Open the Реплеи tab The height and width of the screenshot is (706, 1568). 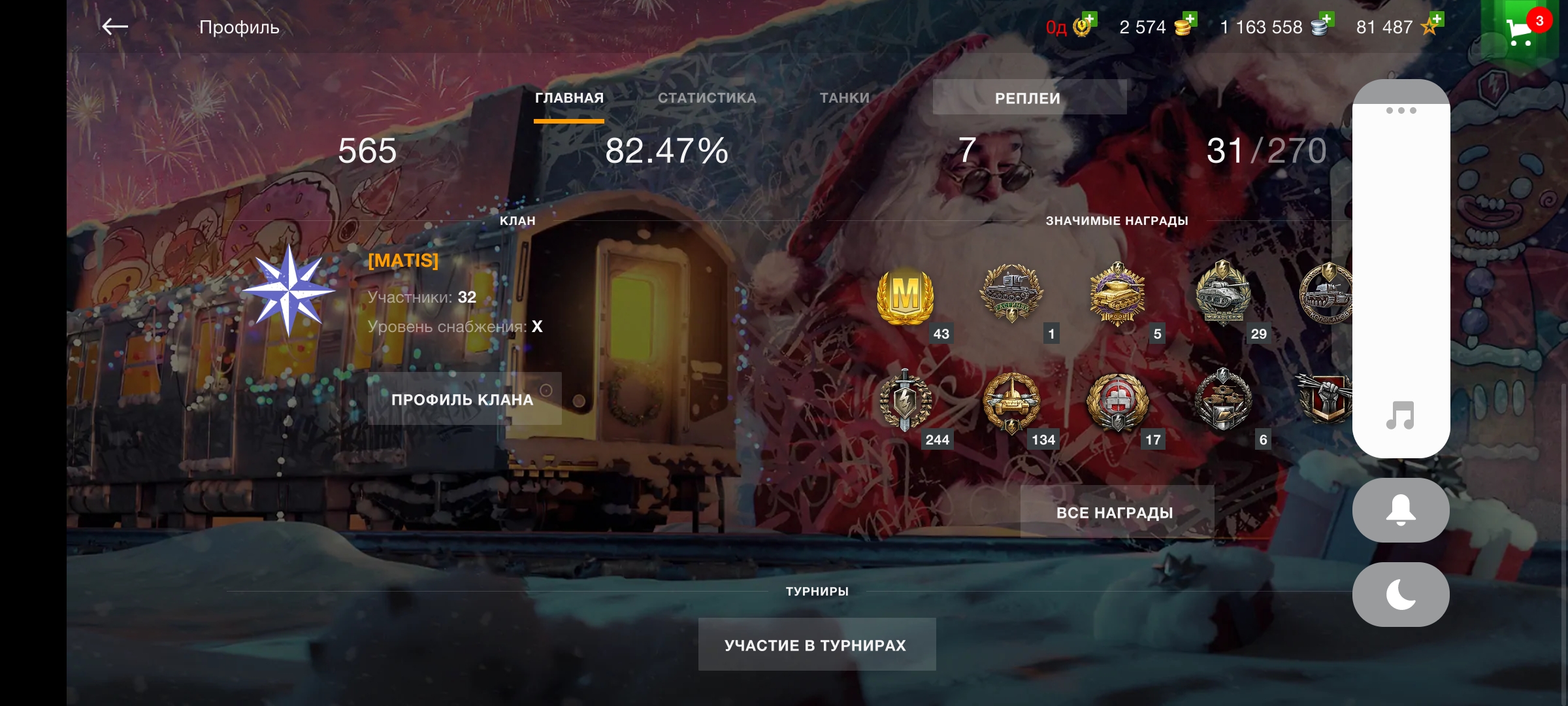point(1028,98)
